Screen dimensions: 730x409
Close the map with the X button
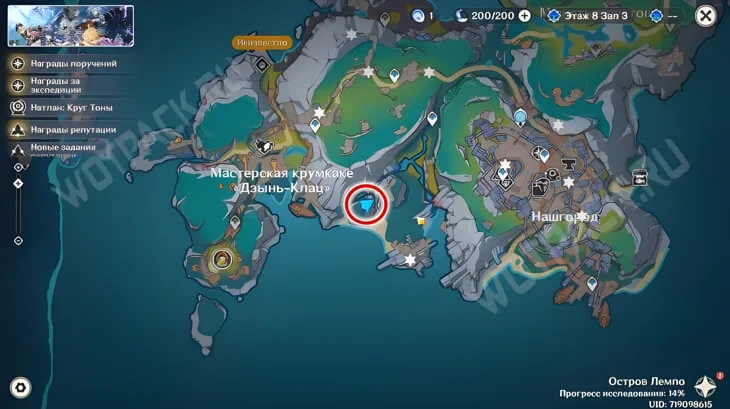tap(706, 16)
